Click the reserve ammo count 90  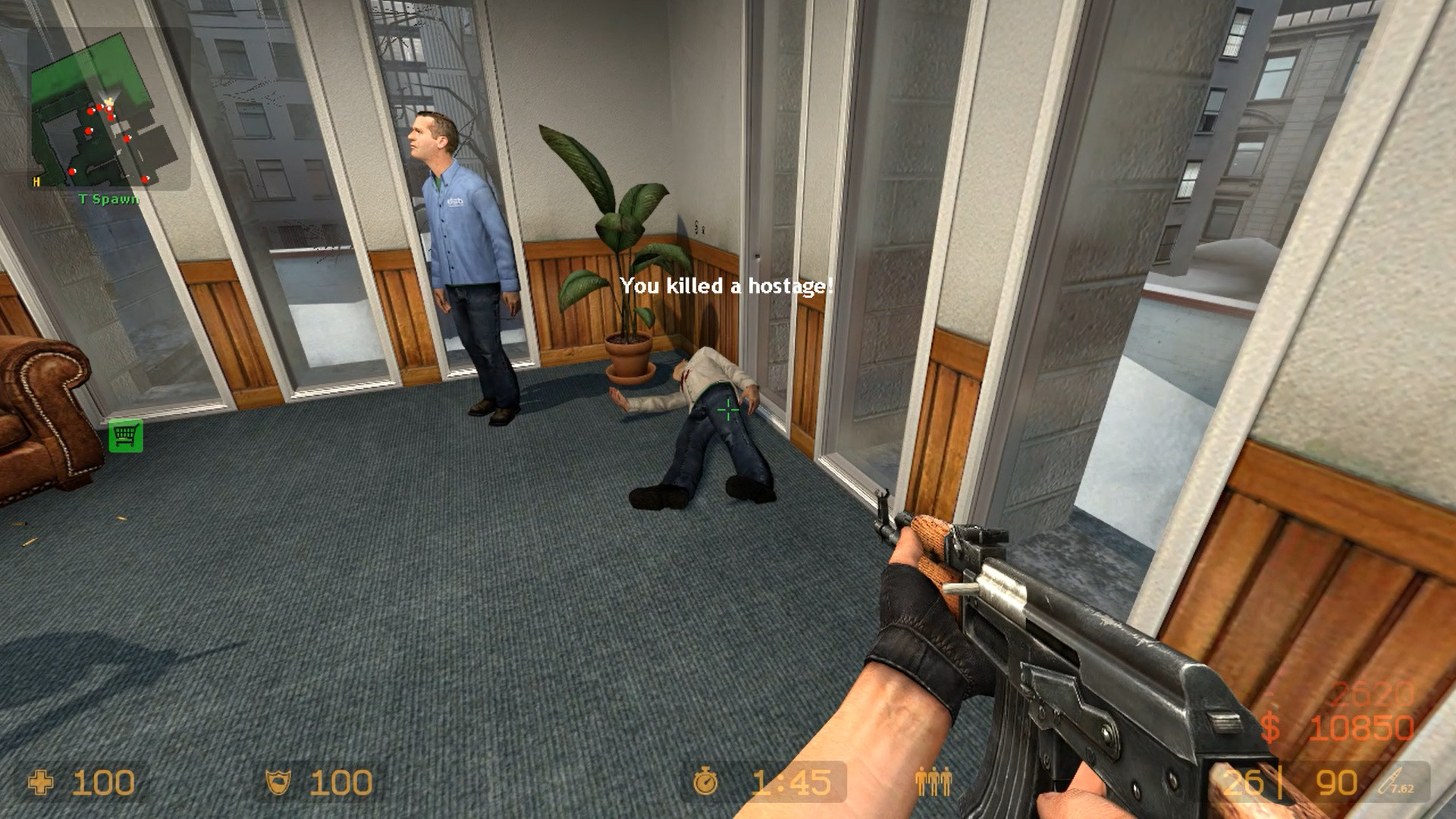pos(1337,783)
